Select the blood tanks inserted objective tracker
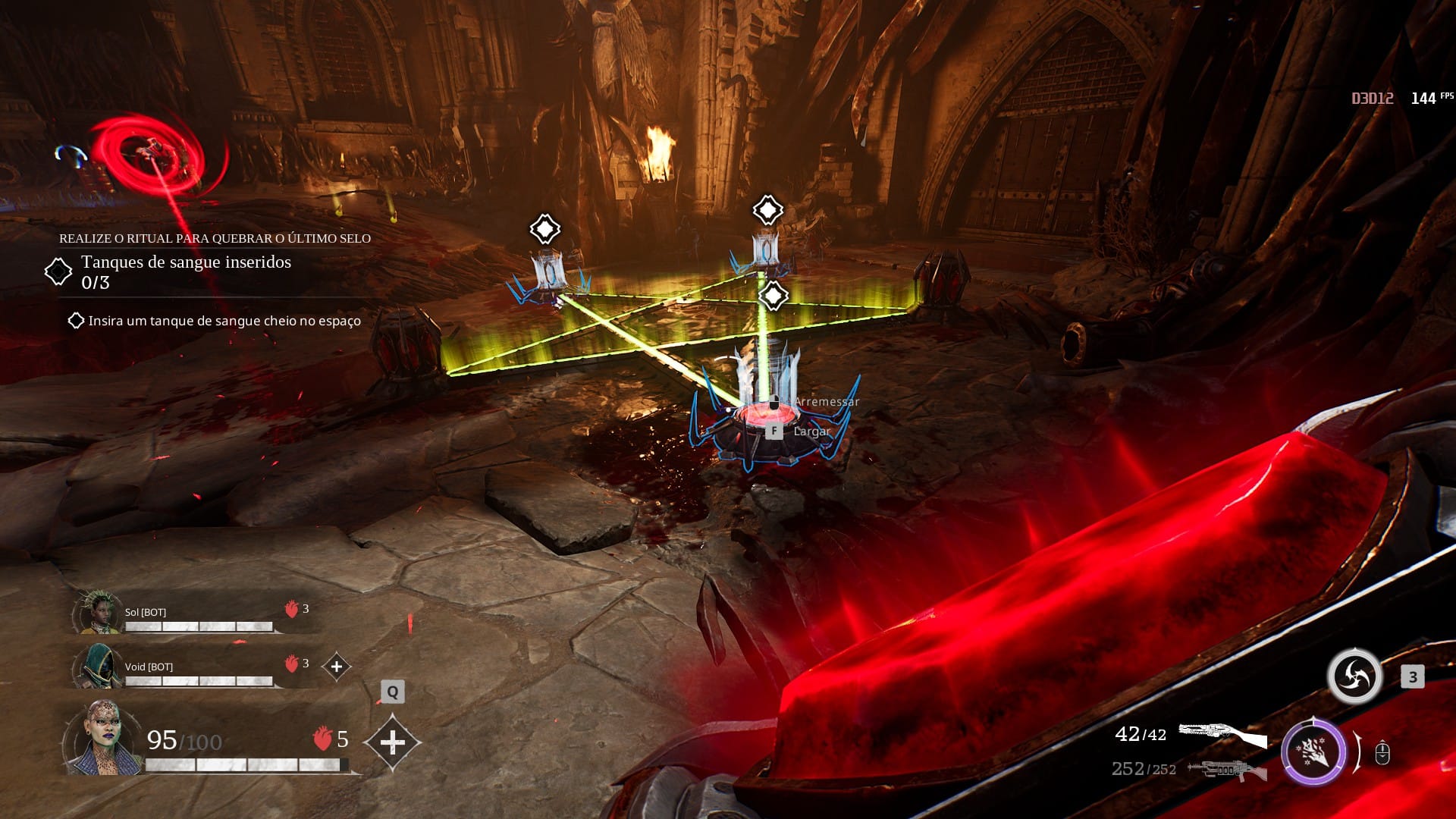1456x819 pixels. tap(186, 271)
